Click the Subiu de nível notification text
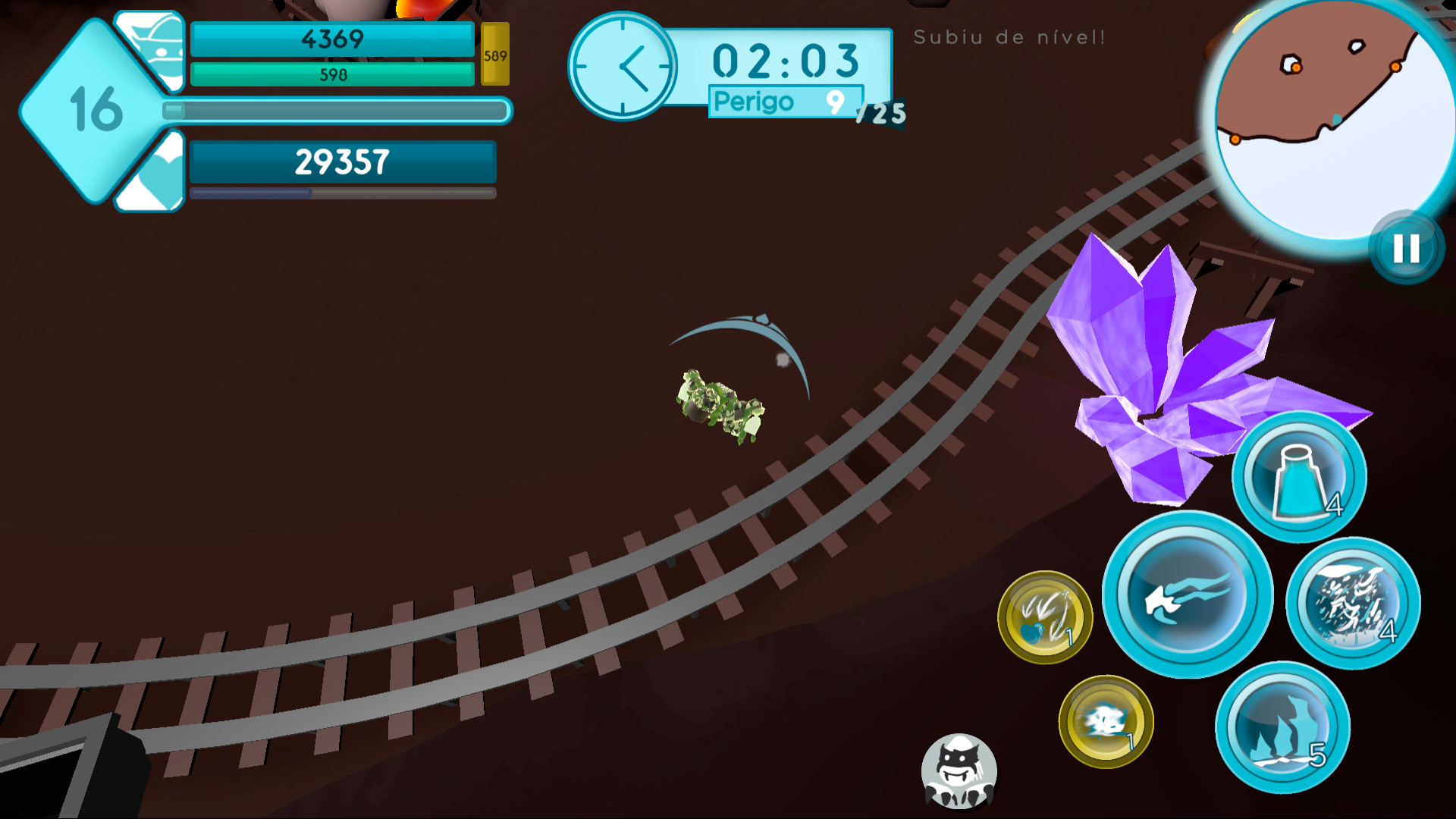The width and height of the screenshot is (1456, 819). click(1011, 34)
